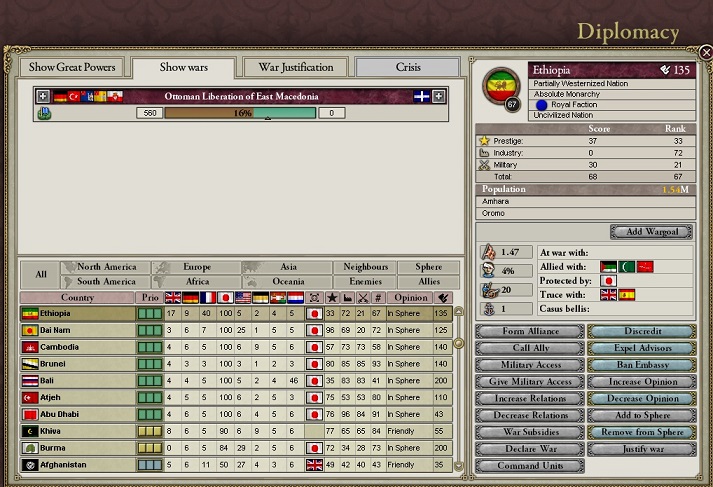Viewport: 713px width, 487px height.
Task: Select the Dai Nam country row
Action: pos(80,331)
